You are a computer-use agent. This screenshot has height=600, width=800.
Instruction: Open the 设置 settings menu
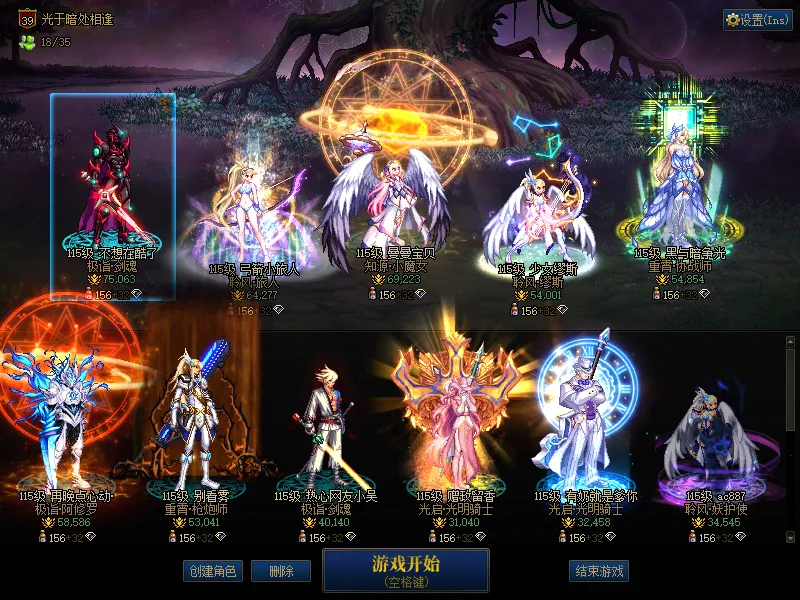pos(757,19)
